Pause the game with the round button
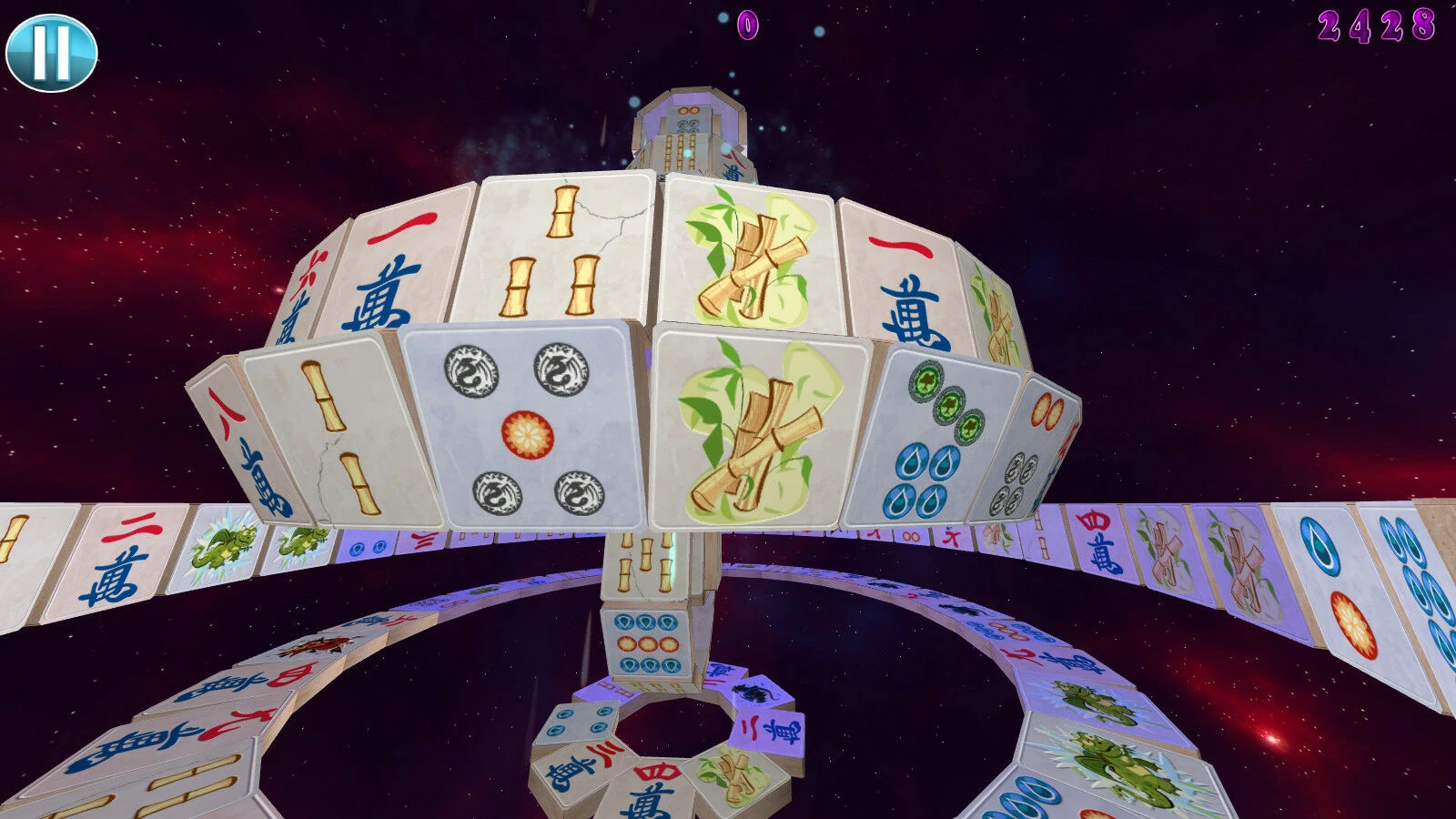The width and height of the screenshot is (1456, 819). click(x=51, y=53)
